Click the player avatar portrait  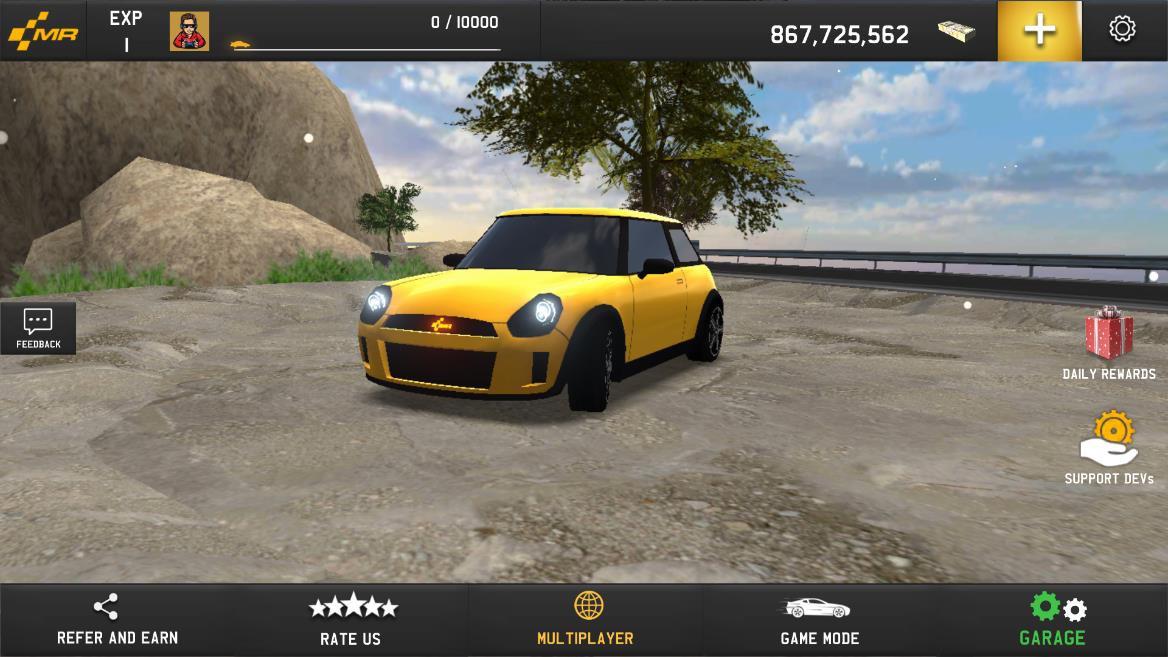tap(189, 31)
